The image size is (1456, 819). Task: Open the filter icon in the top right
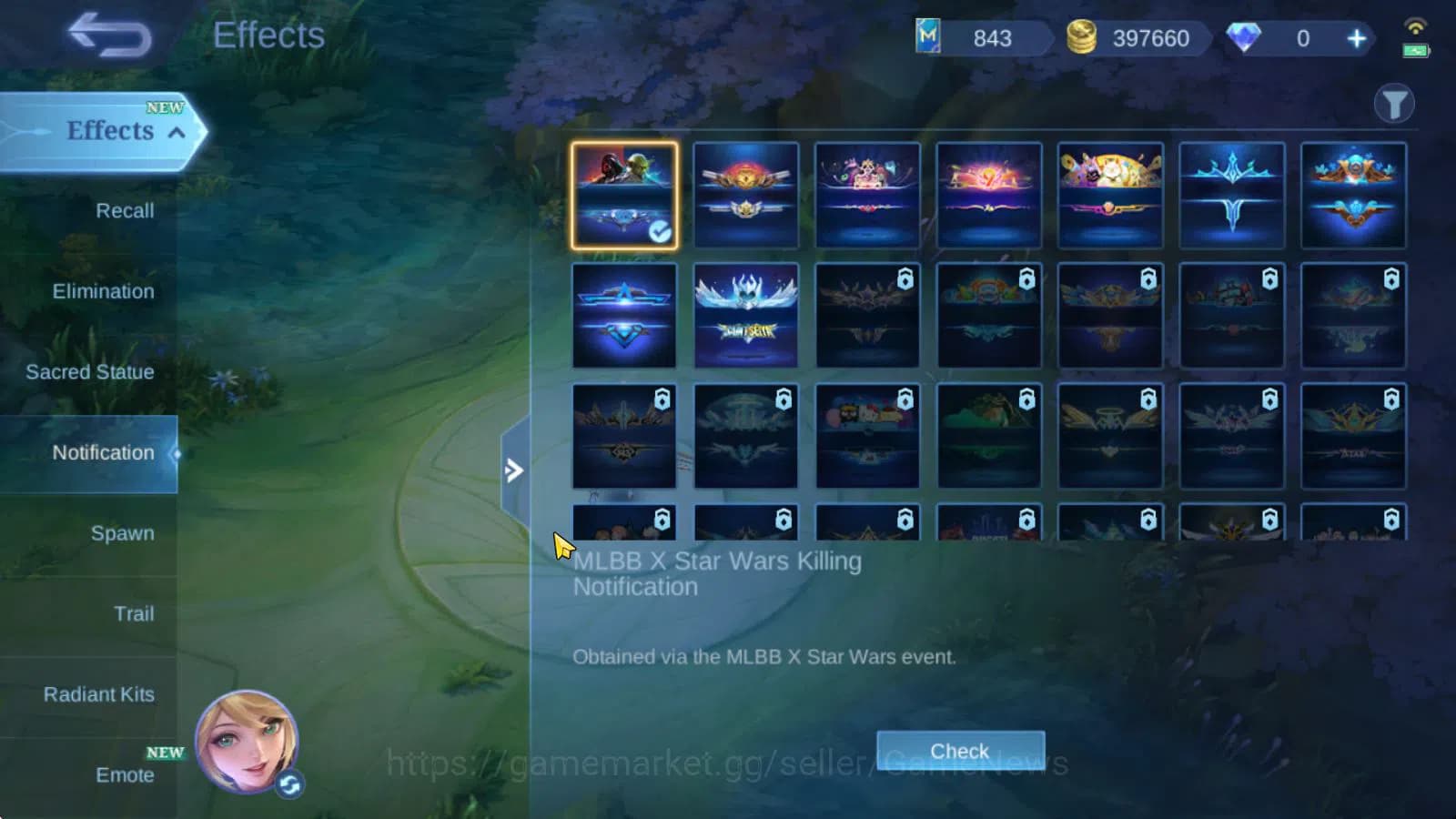click(x=1393, y=104)
